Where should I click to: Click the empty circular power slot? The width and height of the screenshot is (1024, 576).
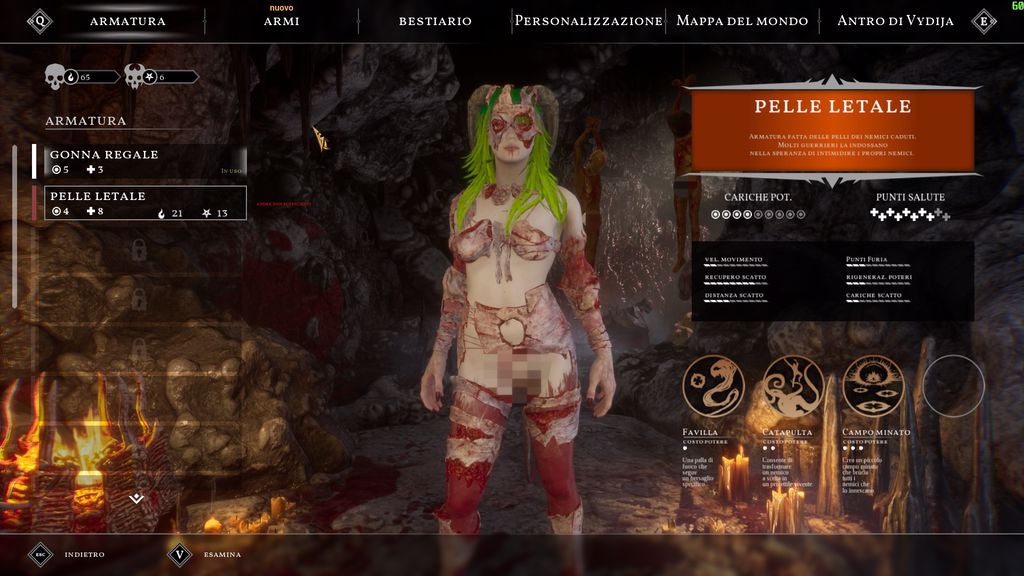[x=953, y=386]
